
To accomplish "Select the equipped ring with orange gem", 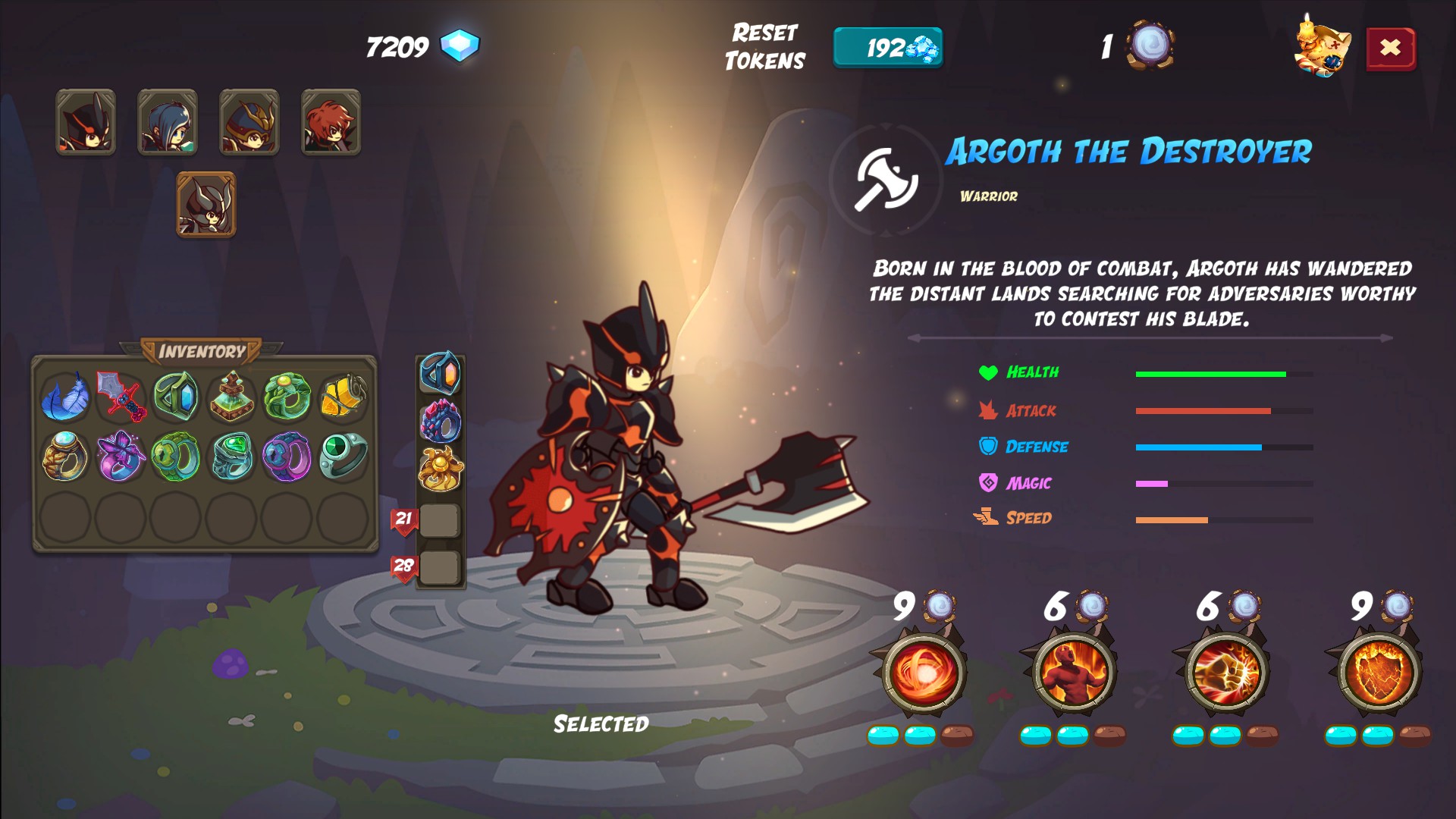I will [x=441, y=374].
